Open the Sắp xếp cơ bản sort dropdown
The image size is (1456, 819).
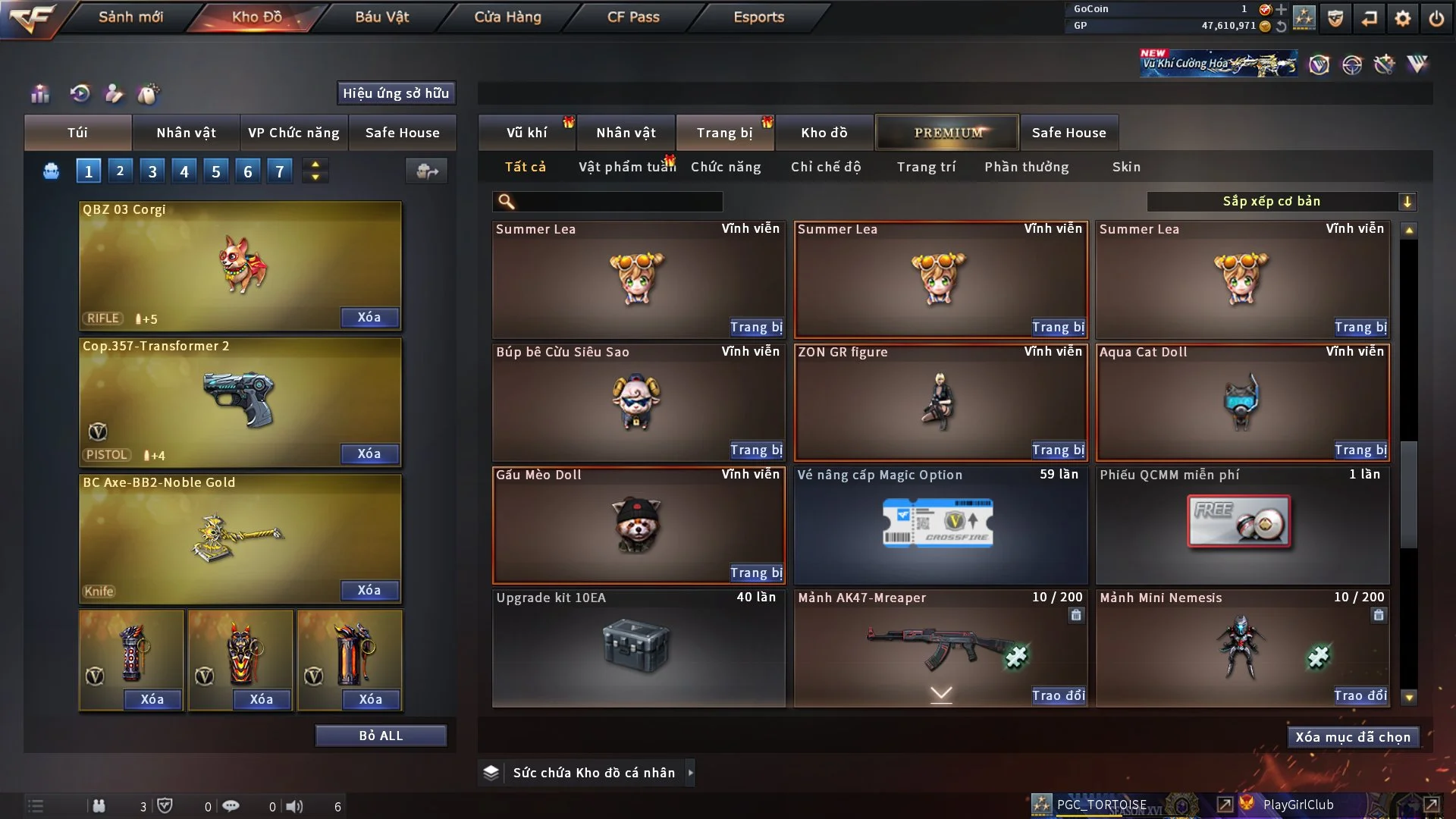[x=1281, y=201]
